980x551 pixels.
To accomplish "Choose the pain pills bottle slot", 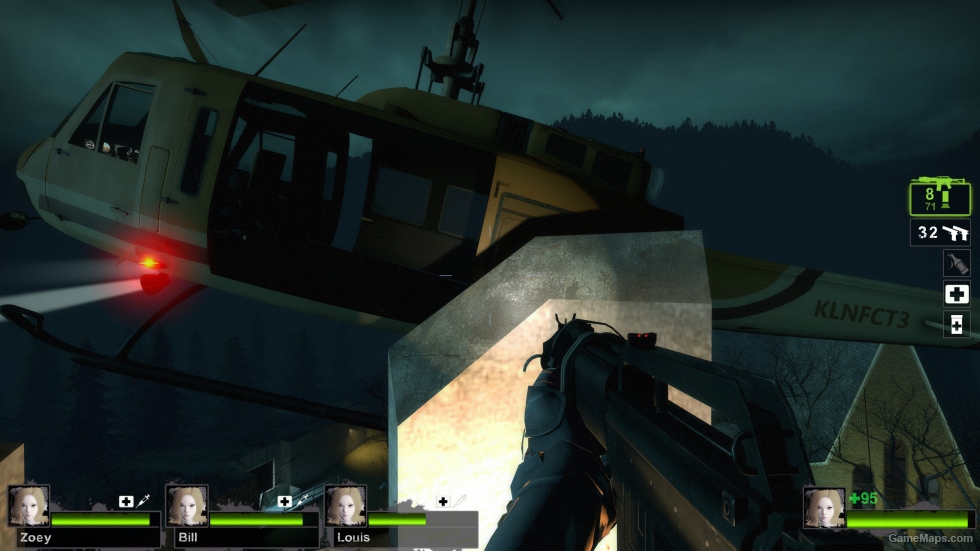I will [956, 324].
